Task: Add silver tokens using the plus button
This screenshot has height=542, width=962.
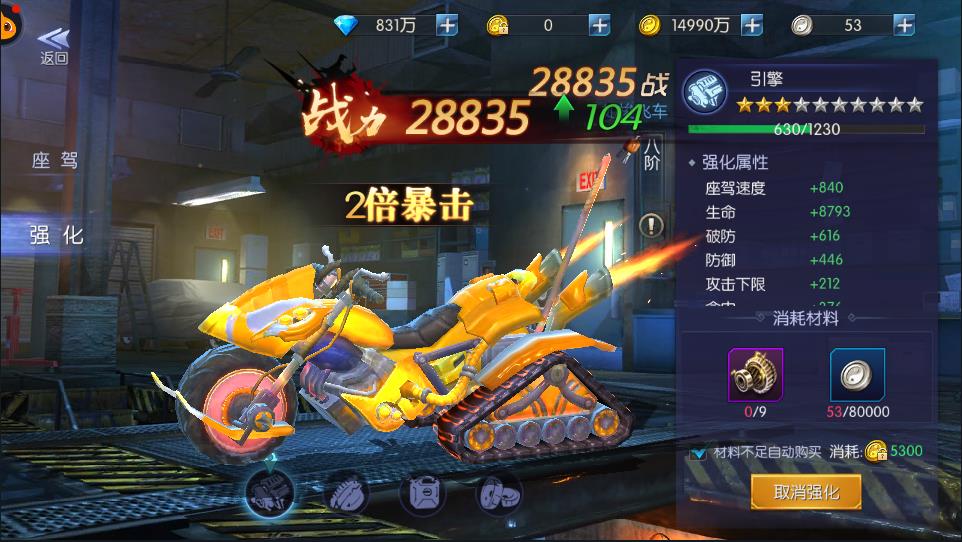Action: (x=904, y=26)
